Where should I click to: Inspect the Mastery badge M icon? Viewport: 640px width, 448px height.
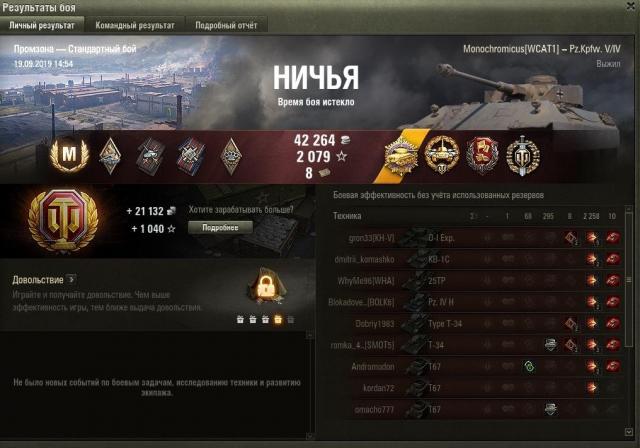click(x=69, y=153)
